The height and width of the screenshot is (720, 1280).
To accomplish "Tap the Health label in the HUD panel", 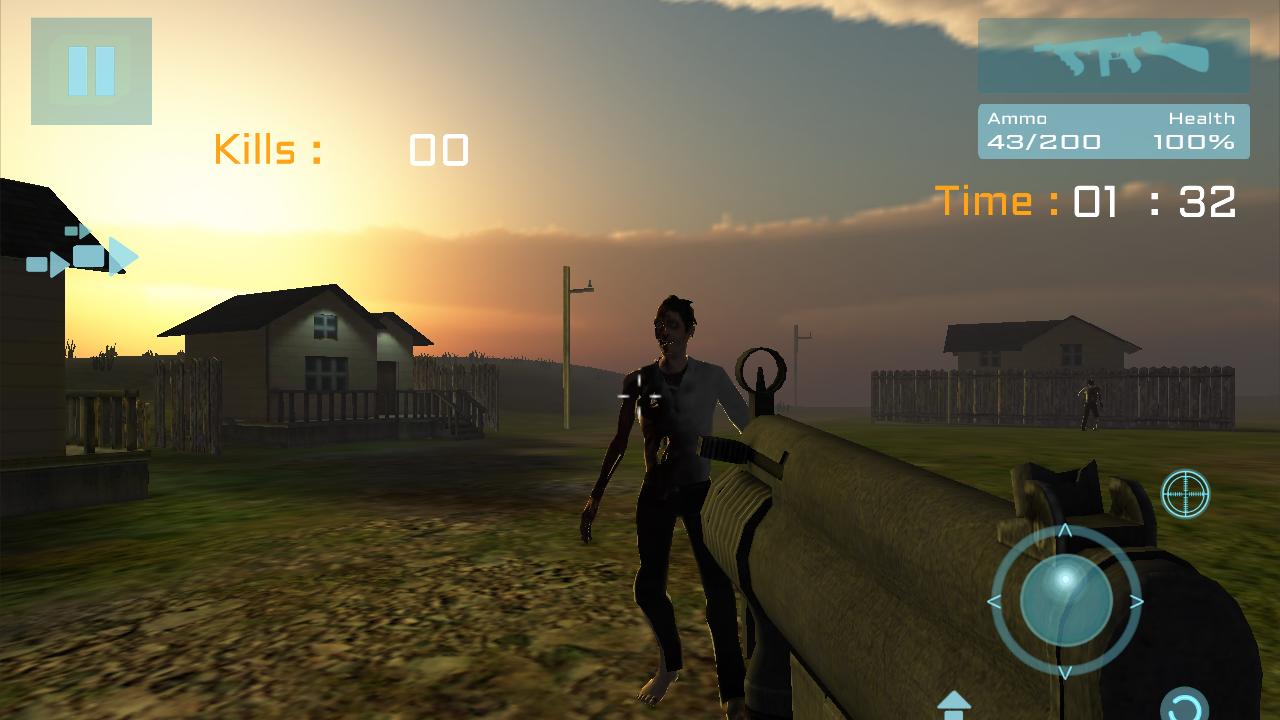I will (1203, 117).
